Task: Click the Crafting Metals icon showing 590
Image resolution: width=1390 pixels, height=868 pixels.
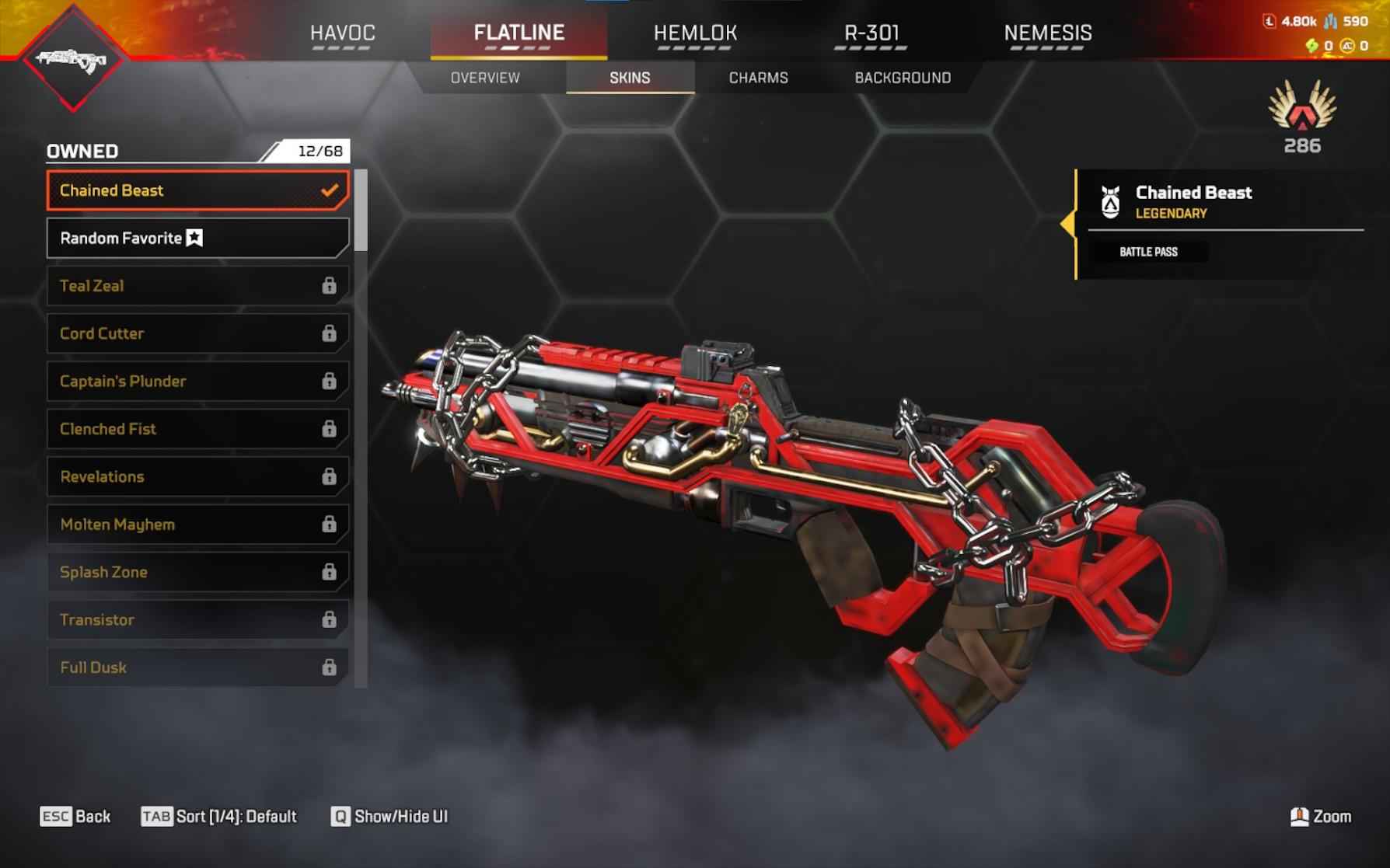Action: point(1329,23)
